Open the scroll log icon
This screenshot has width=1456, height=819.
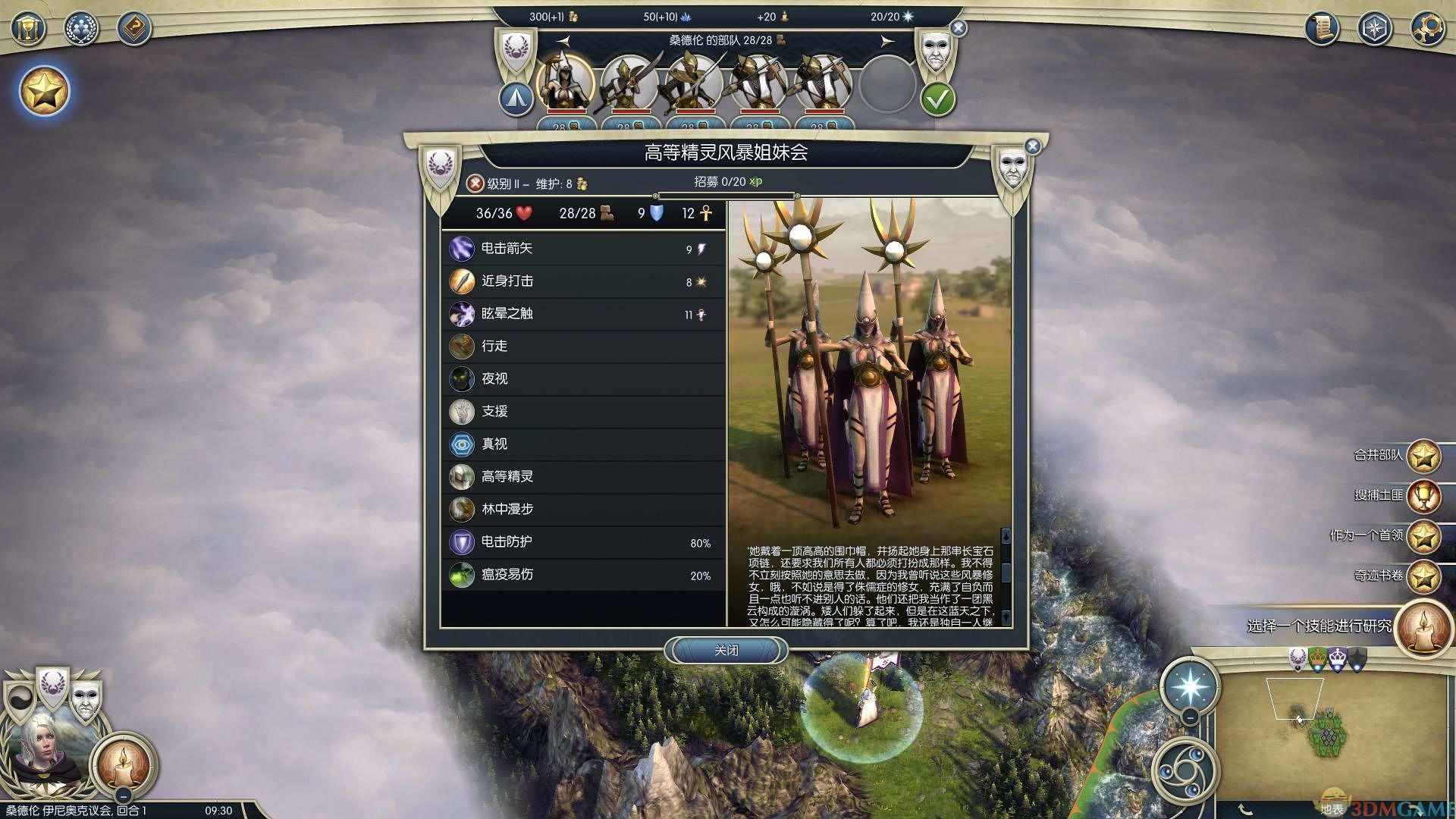point(1322,30)
